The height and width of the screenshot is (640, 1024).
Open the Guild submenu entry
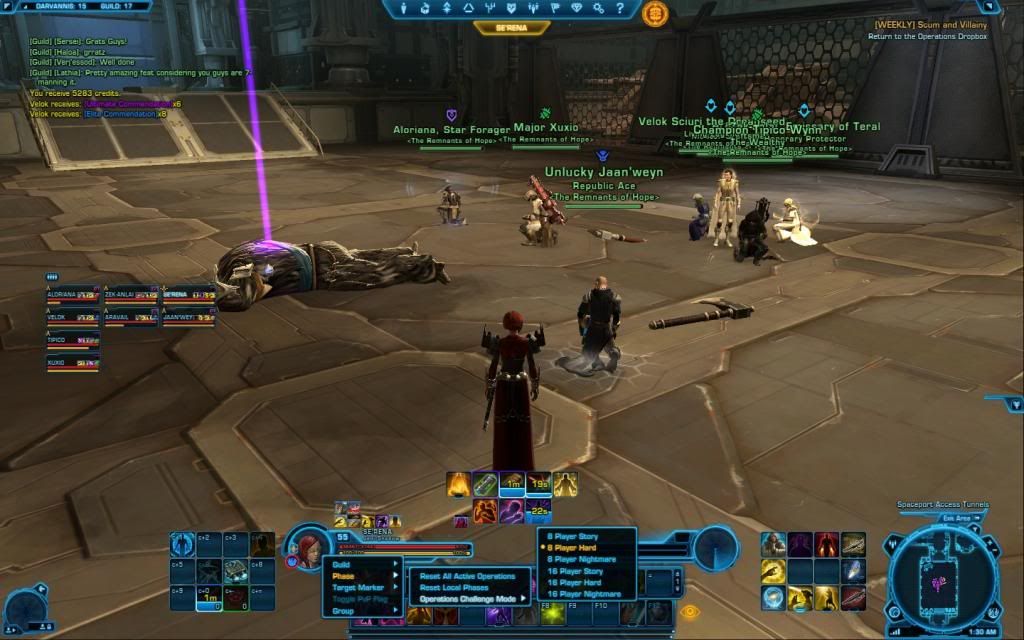[x=343, y=564]
